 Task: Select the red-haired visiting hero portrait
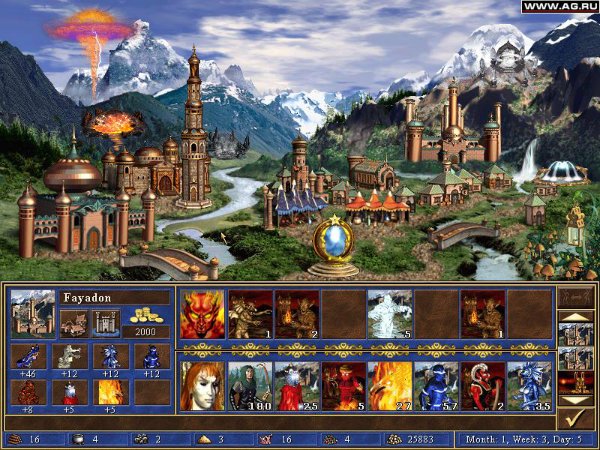coord(202,386)
